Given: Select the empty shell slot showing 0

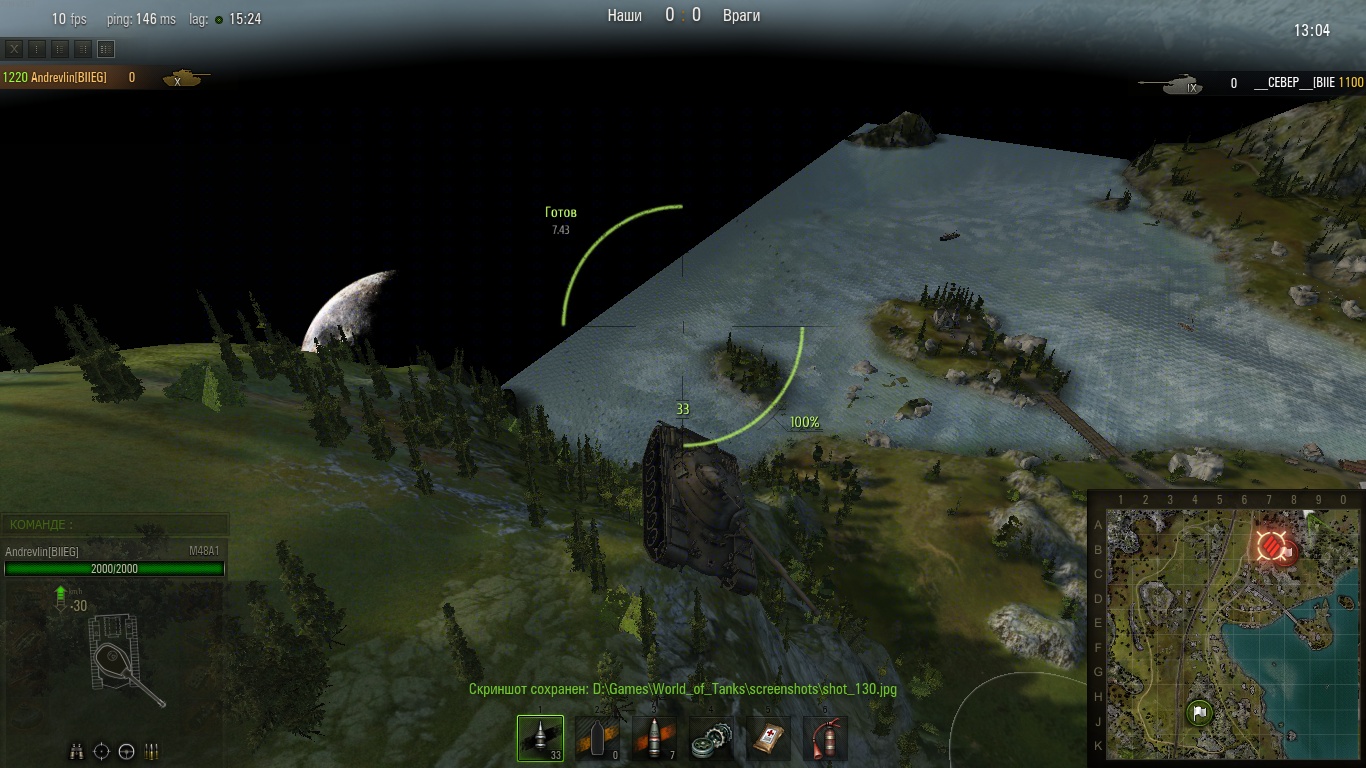Looking at the screenshot, I should tap(597, 738).
